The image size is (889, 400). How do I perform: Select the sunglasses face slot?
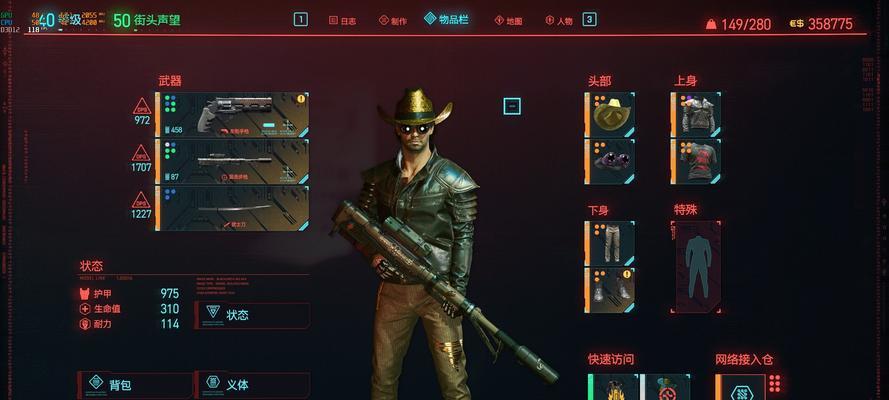tap(610, 160)
